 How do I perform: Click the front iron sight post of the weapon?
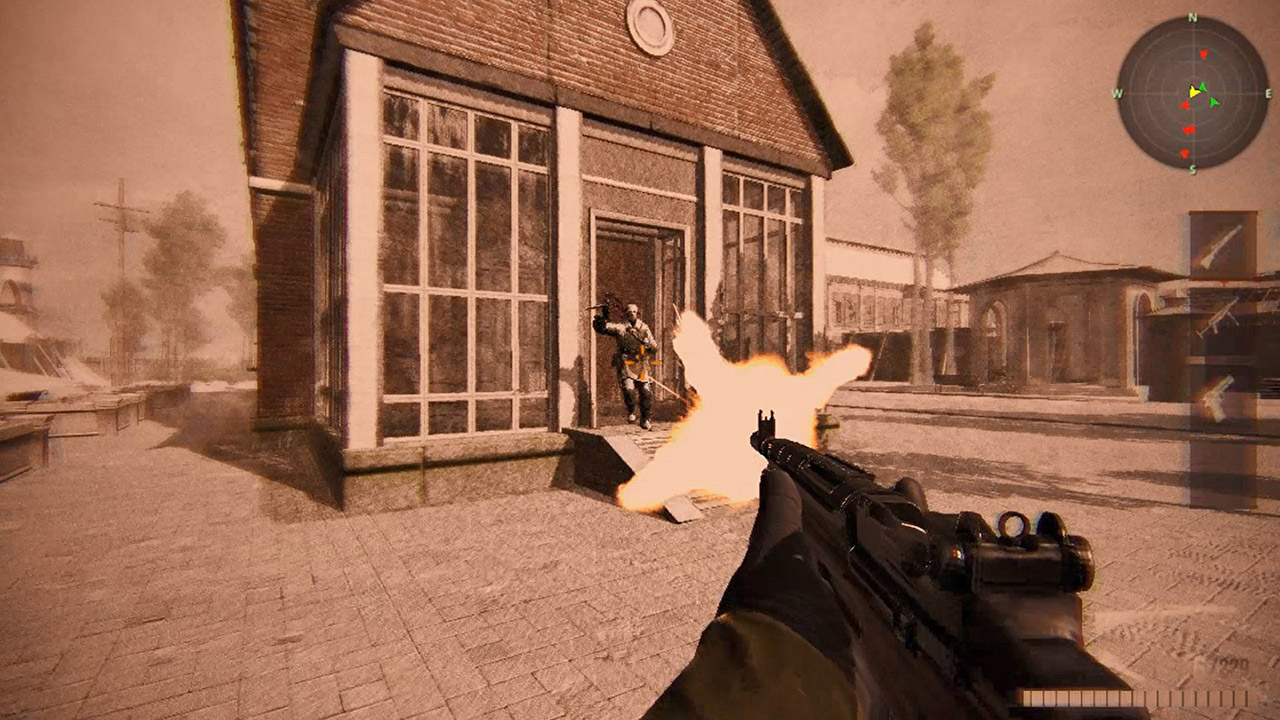click(768, 420)
